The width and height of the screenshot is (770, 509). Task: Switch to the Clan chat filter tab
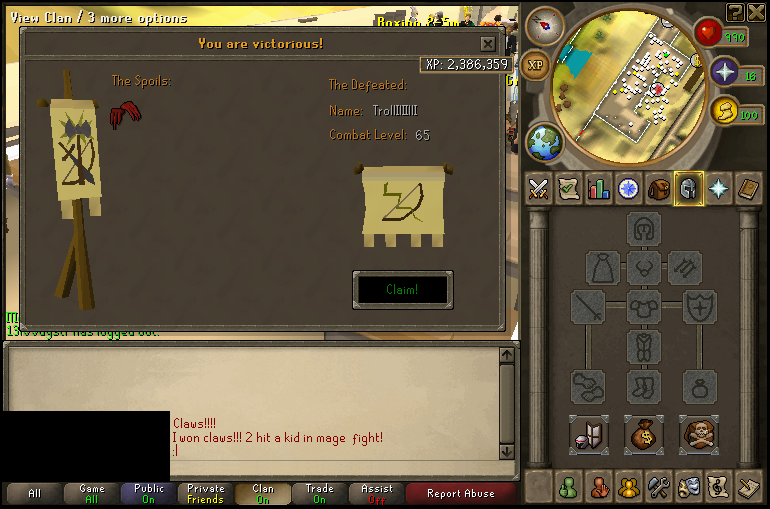tap(263, 493)
